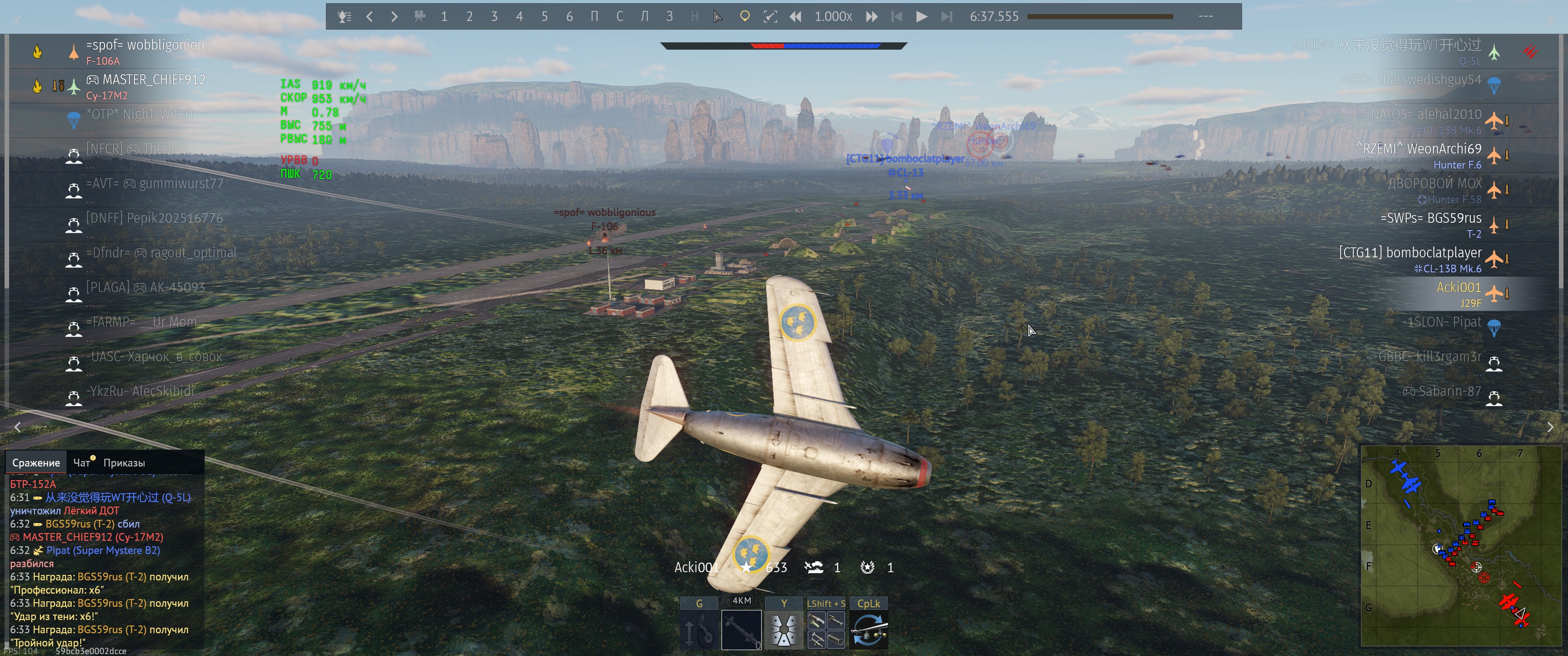Click the rewind double-arrow speed button
The image size is (1568, 656).
[795, 16]
